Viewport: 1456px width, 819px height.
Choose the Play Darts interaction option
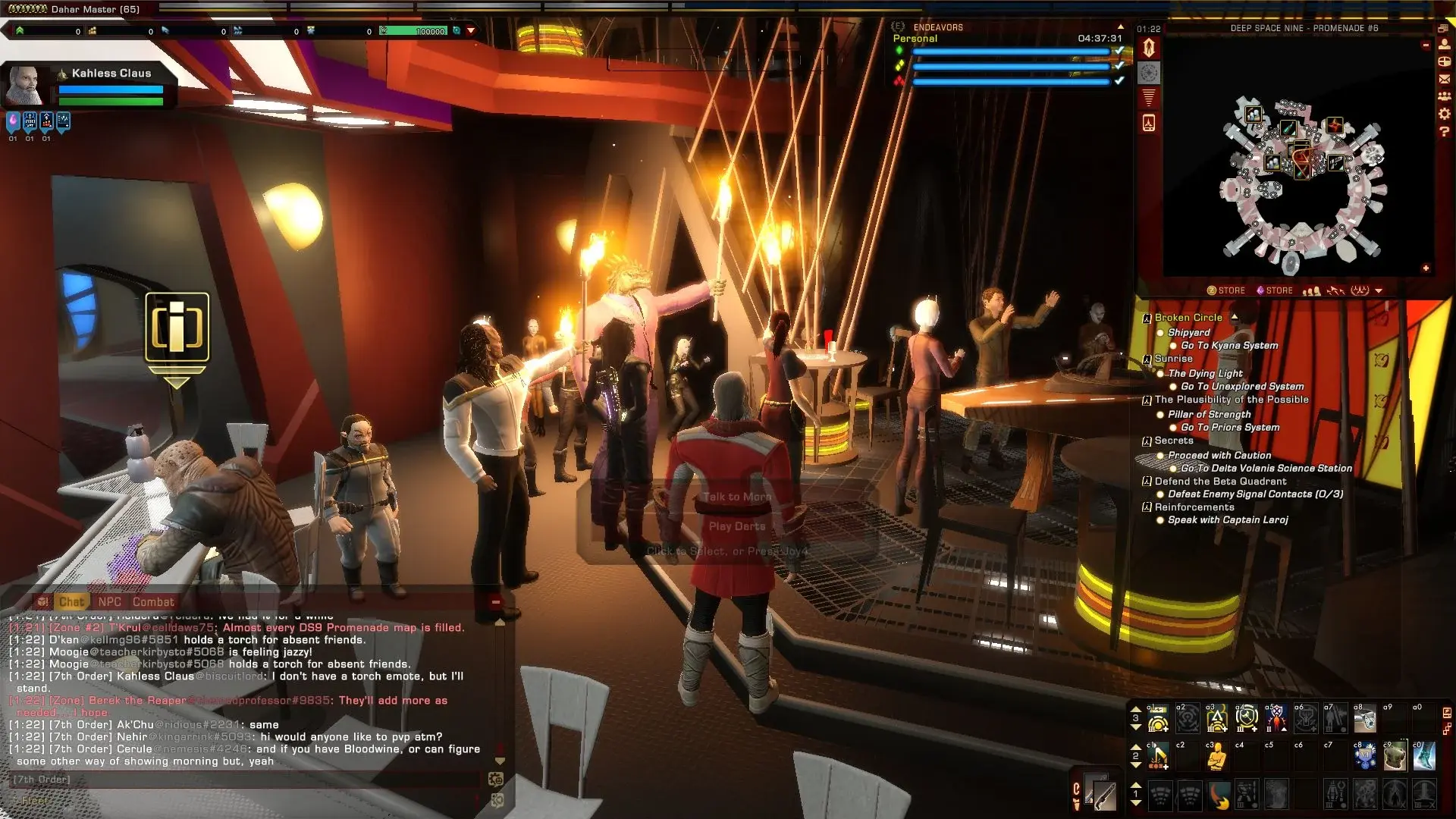tap(736, 526)
